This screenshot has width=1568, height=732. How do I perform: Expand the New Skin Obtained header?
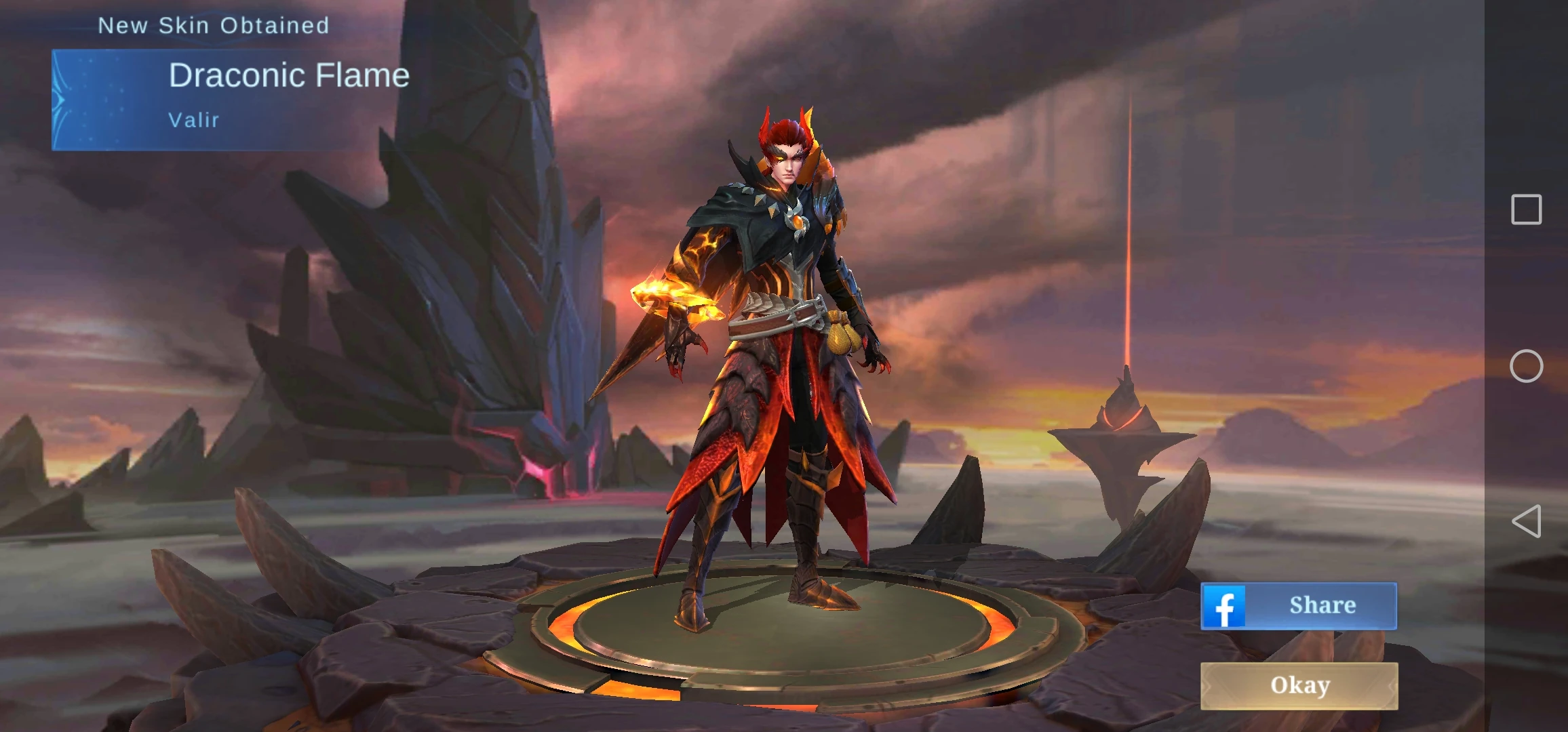coord(214,25)
